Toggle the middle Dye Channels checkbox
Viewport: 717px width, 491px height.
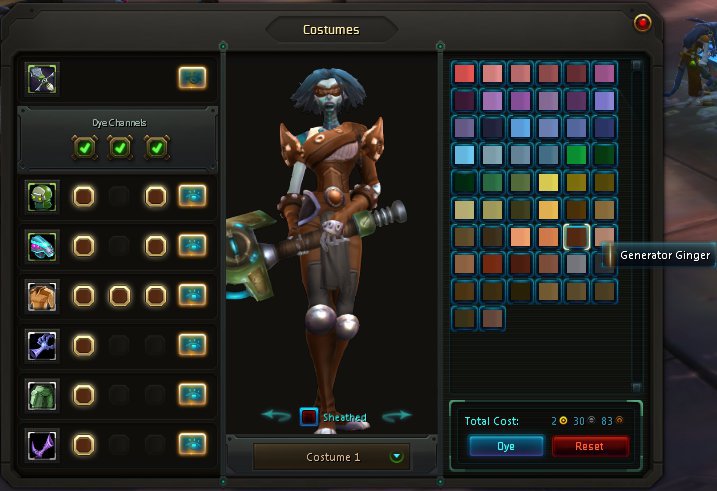tap(119, 148)
